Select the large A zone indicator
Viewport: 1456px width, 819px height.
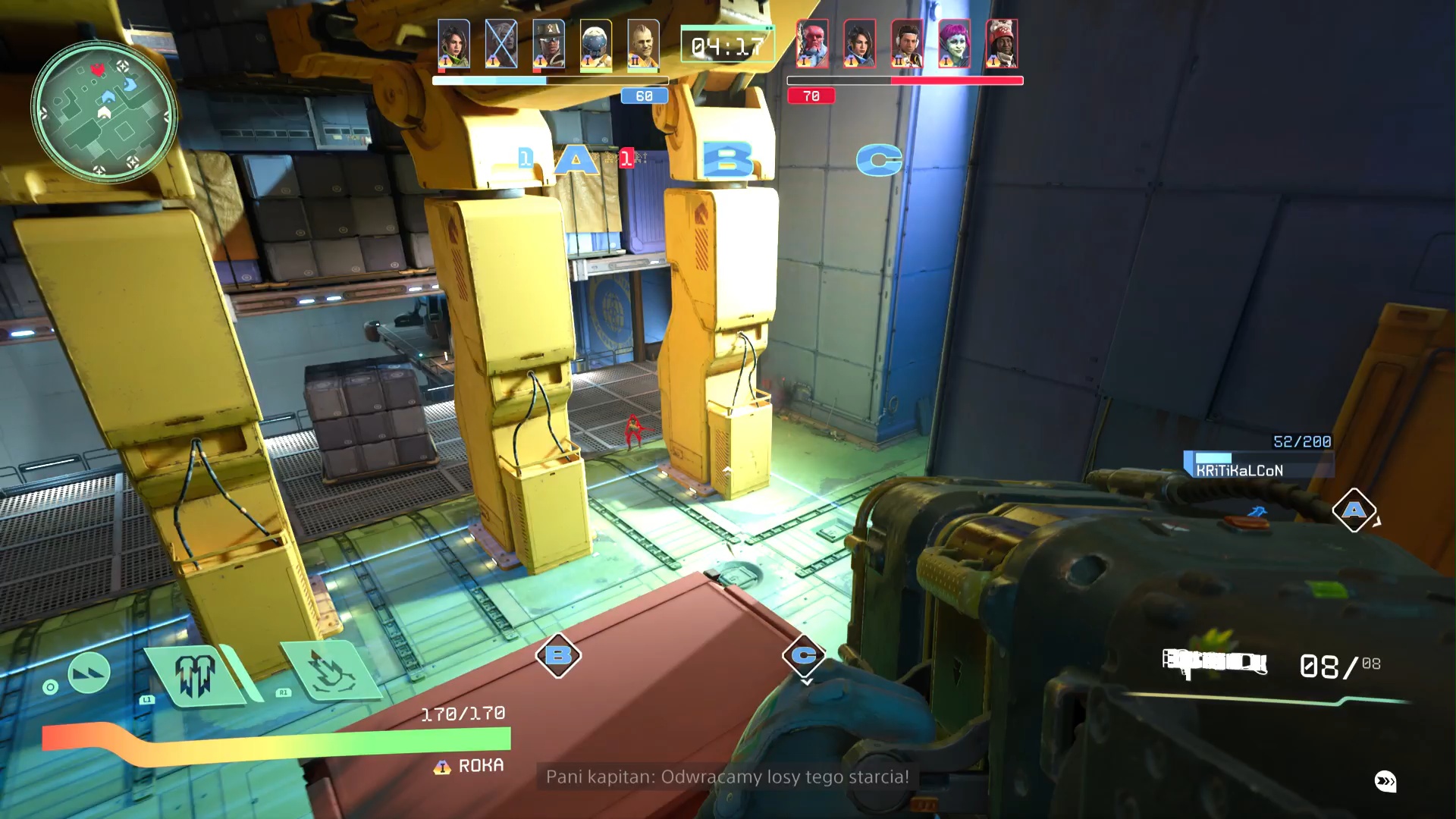pos(576,160)
